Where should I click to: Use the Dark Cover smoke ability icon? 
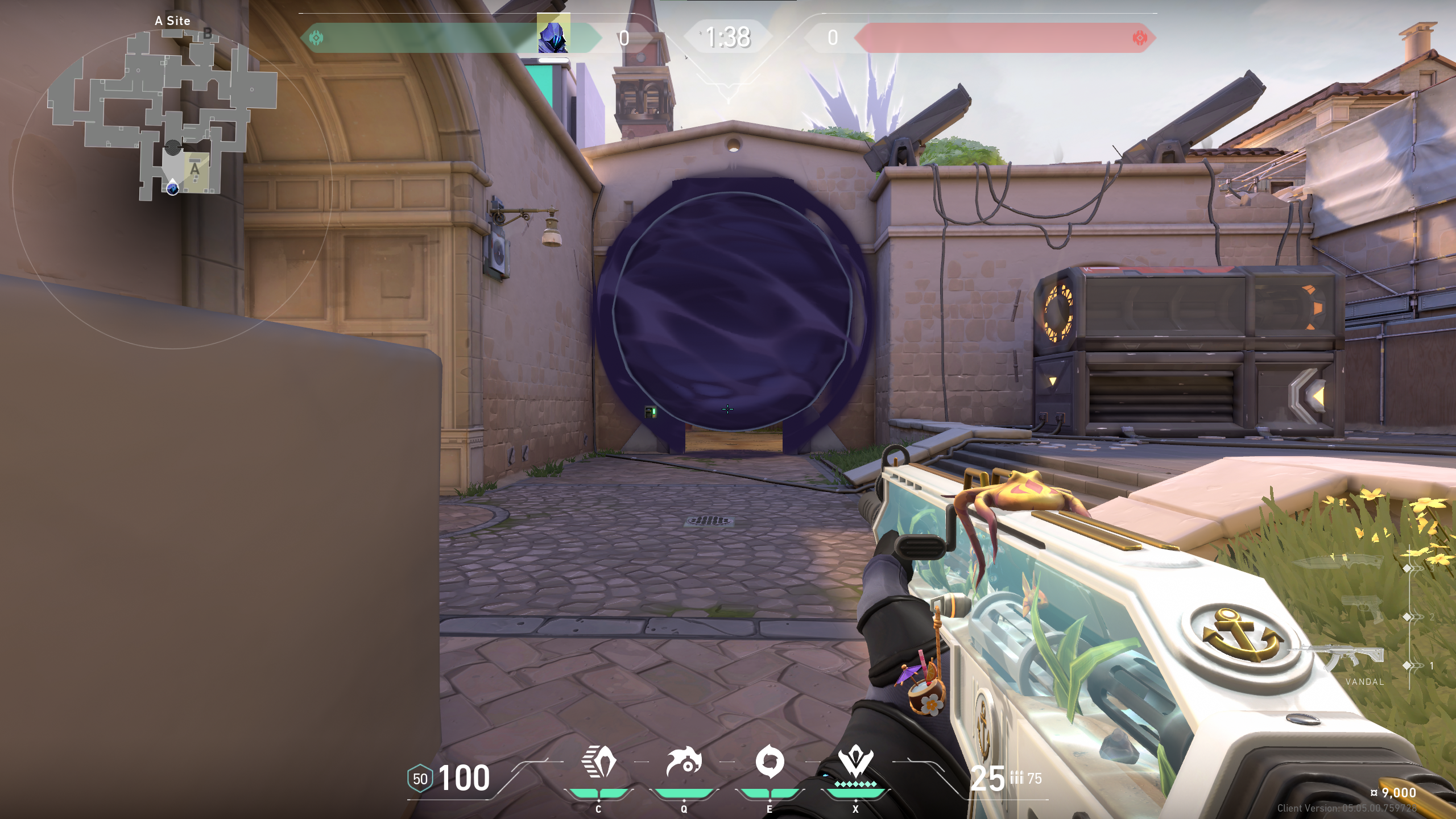click(x=770, y=762)
